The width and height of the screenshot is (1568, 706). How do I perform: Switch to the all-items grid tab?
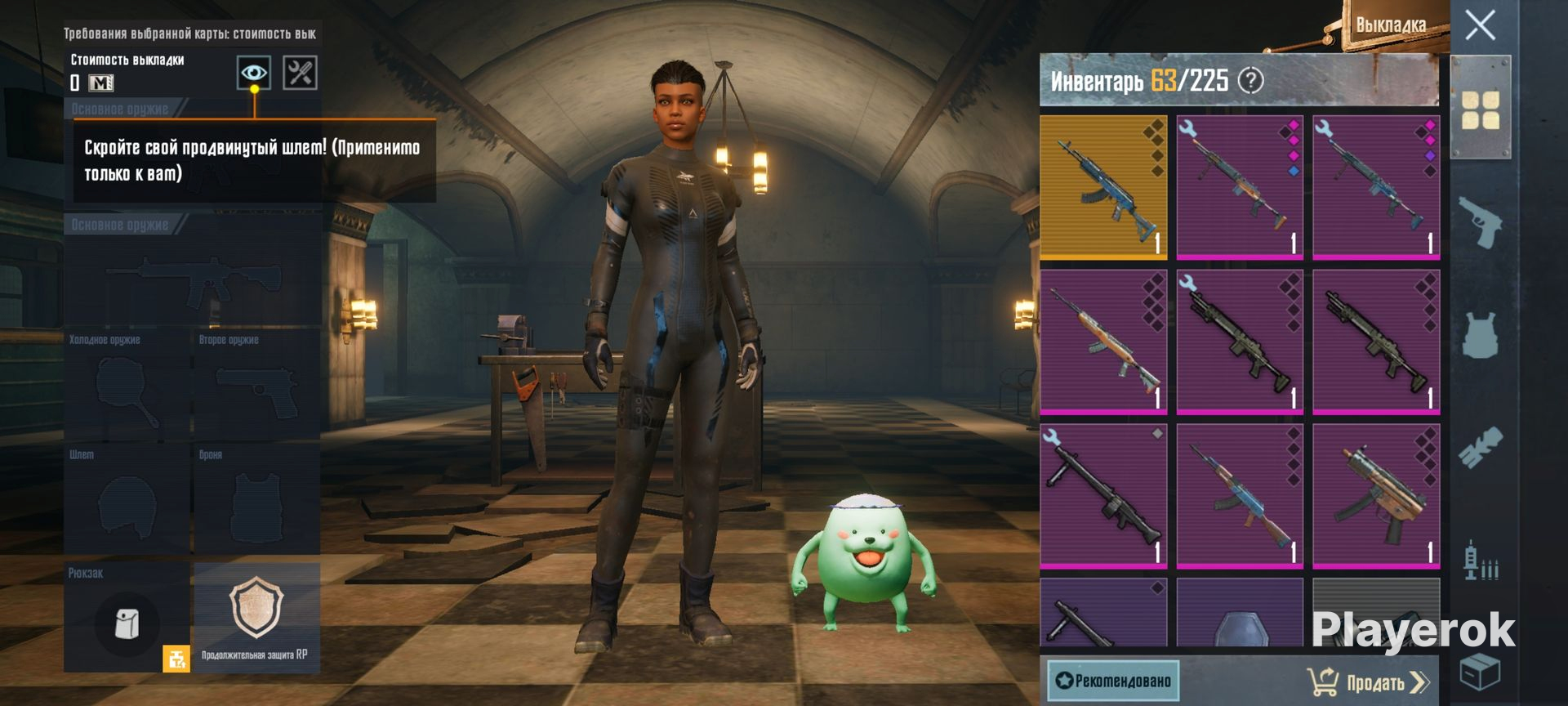pyautogui.click(x=1480, y=110)
